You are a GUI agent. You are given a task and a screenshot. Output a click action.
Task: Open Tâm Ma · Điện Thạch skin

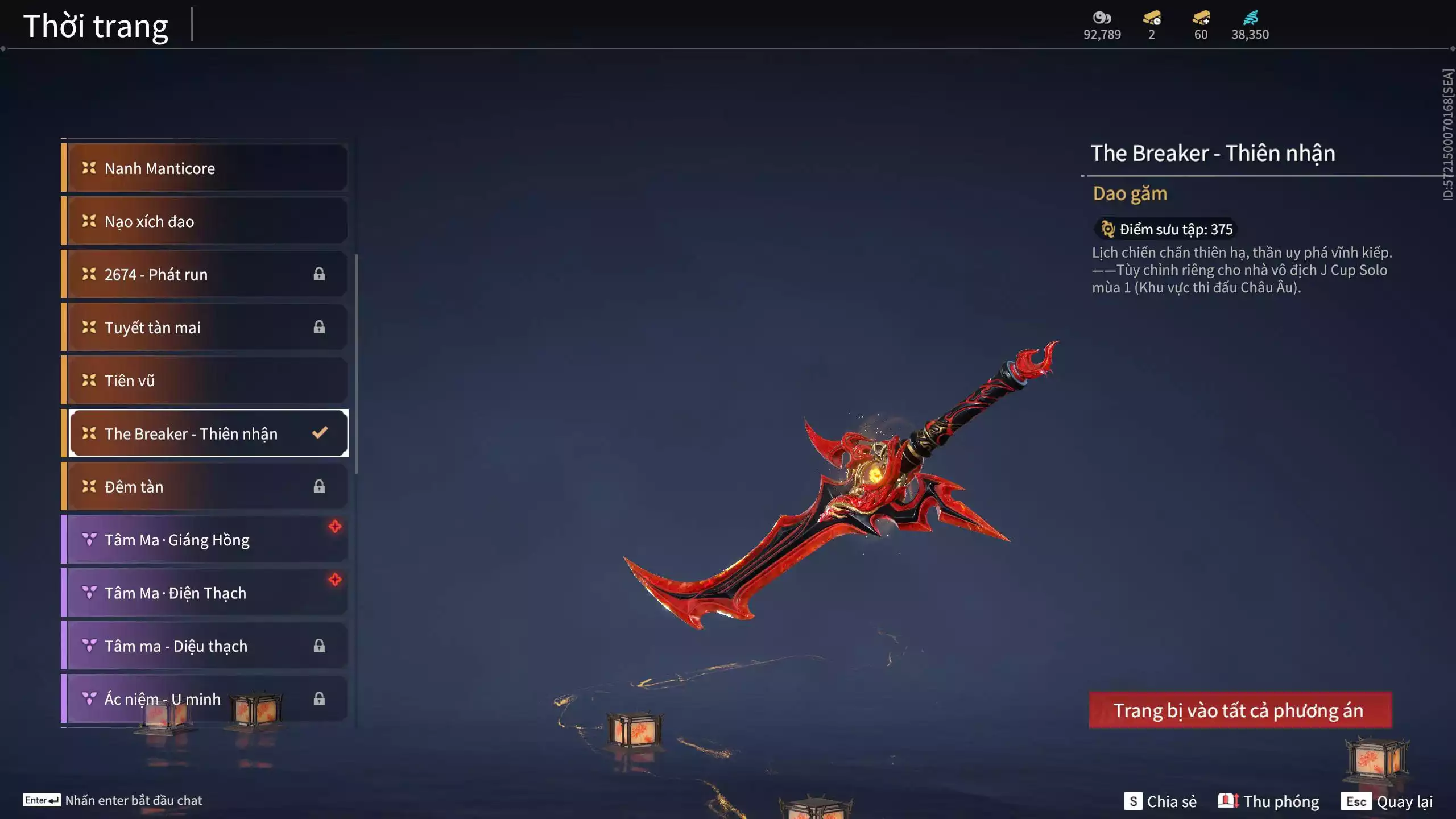point(205,593)
